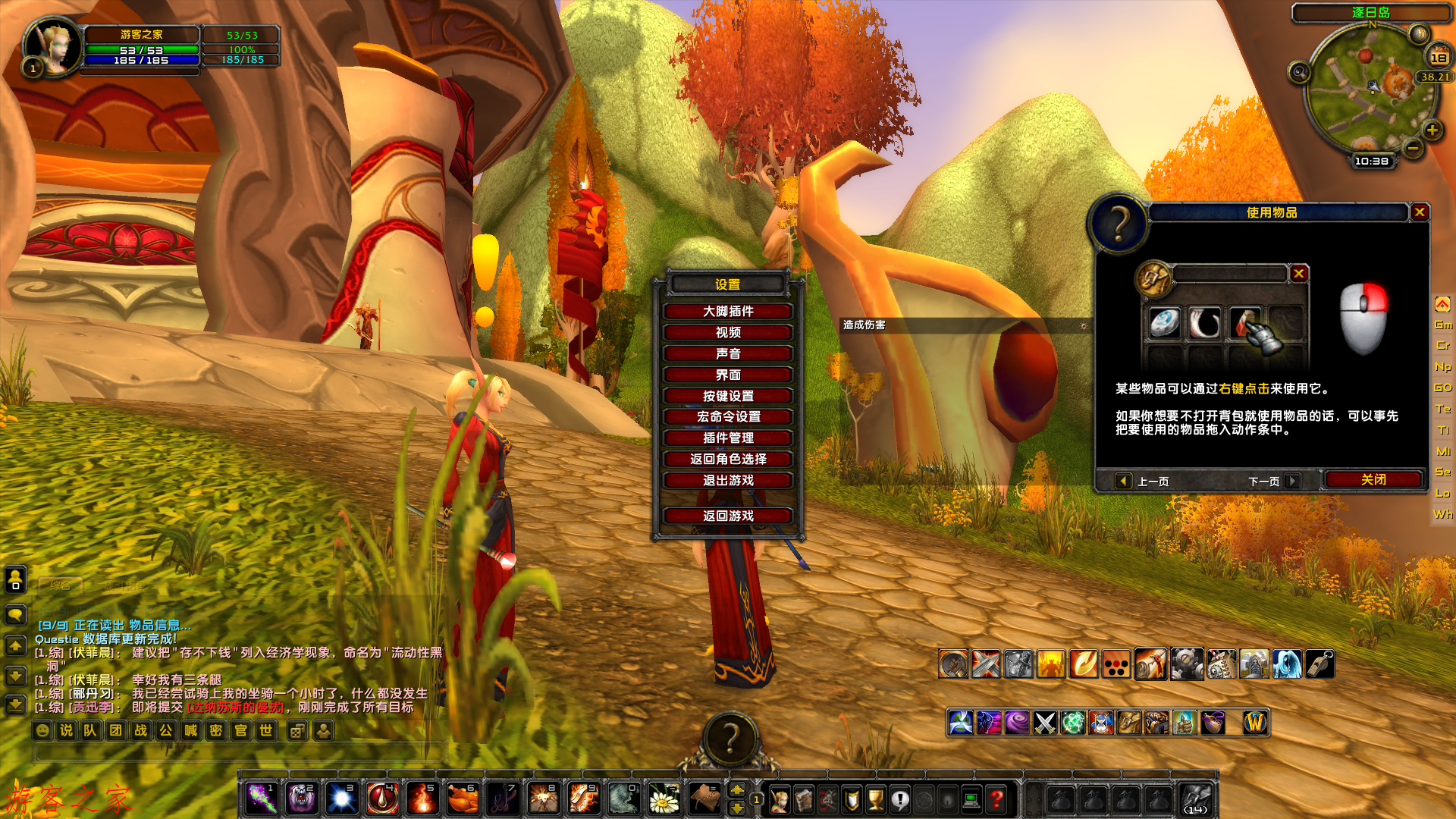Open 按键设置 key bindings
1456x819 pixels.
pyautogui.click(x=728, y=396)
